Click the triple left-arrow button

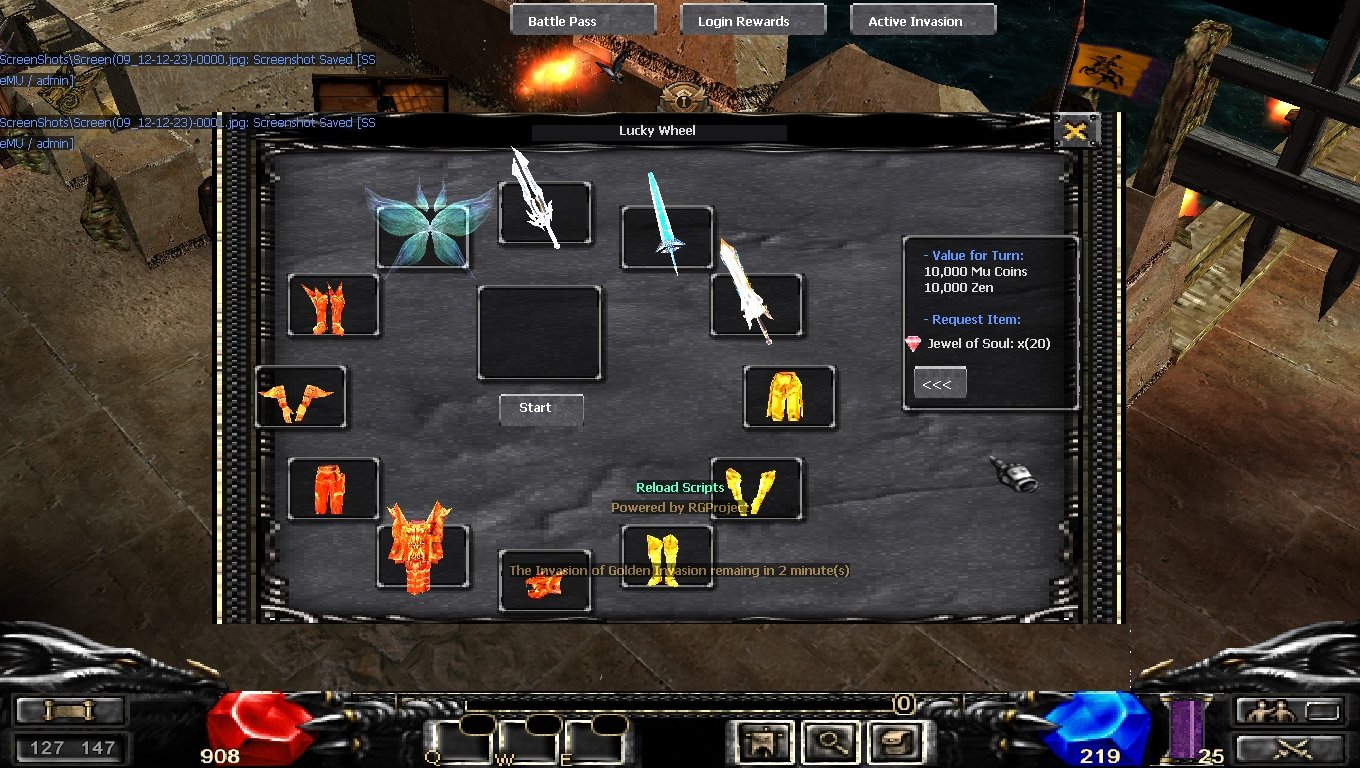(940, 384)
